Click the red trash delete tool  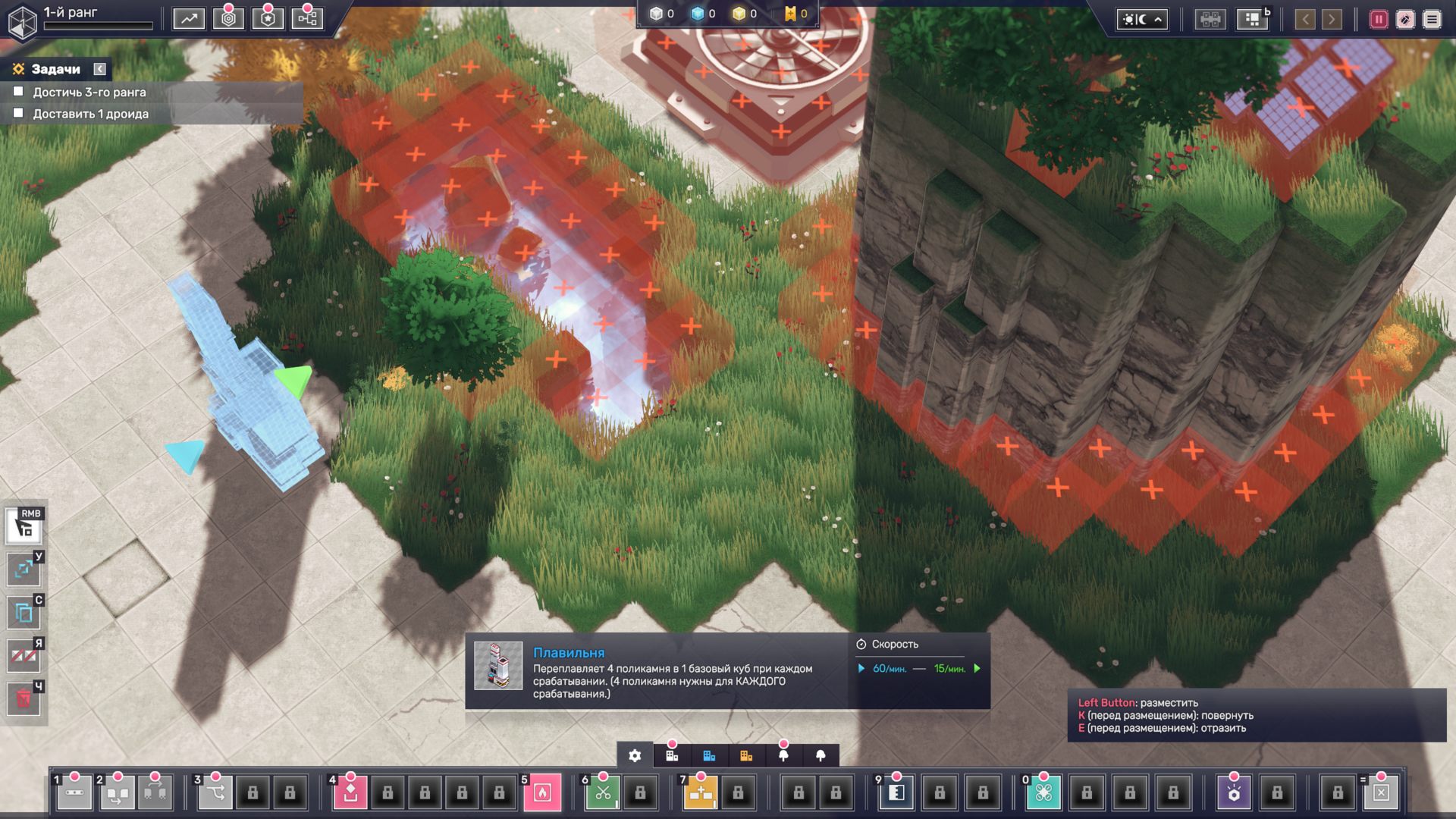point(24,698)
